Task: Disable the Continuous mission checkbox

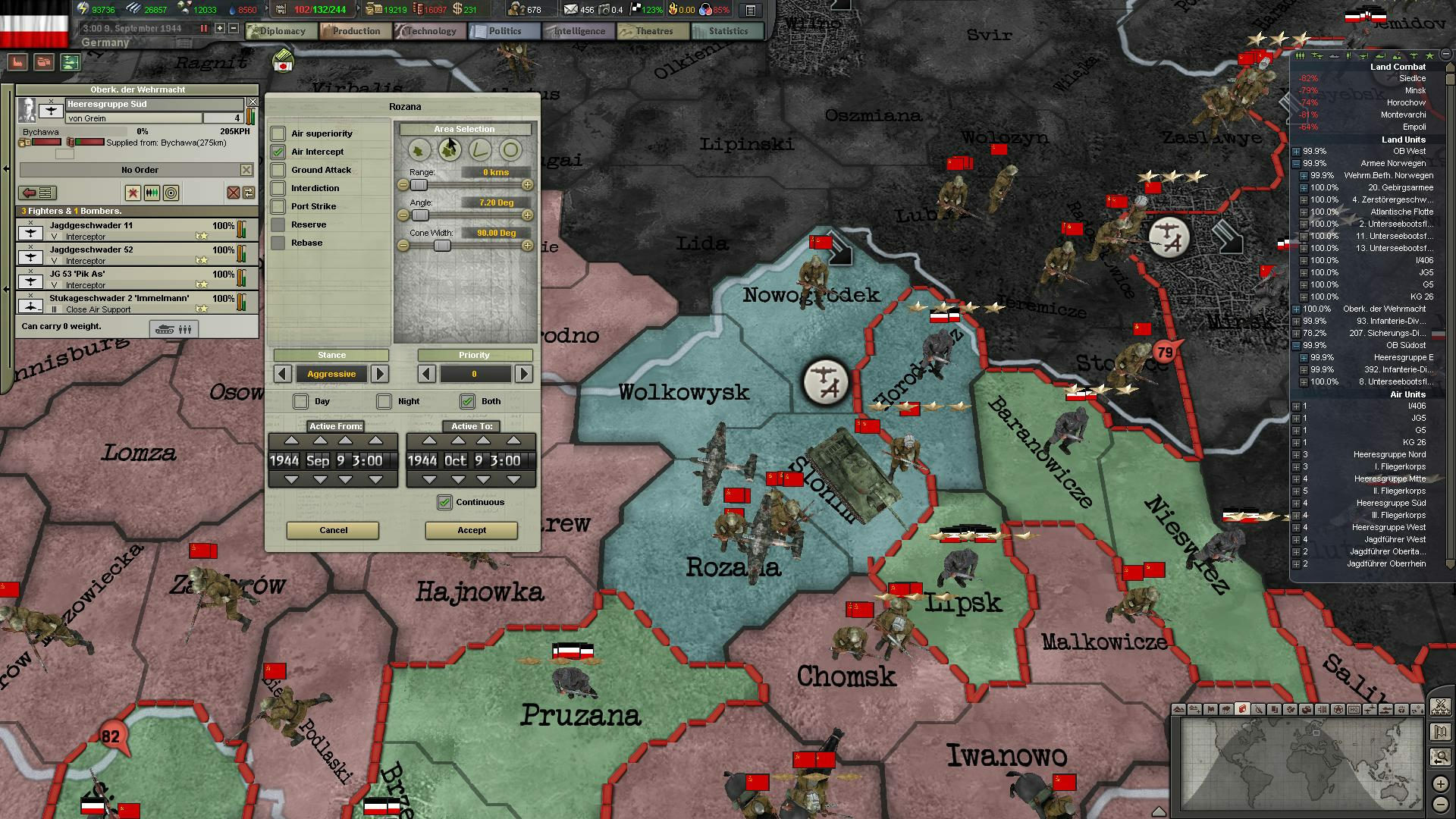Action: pos(445,502)
